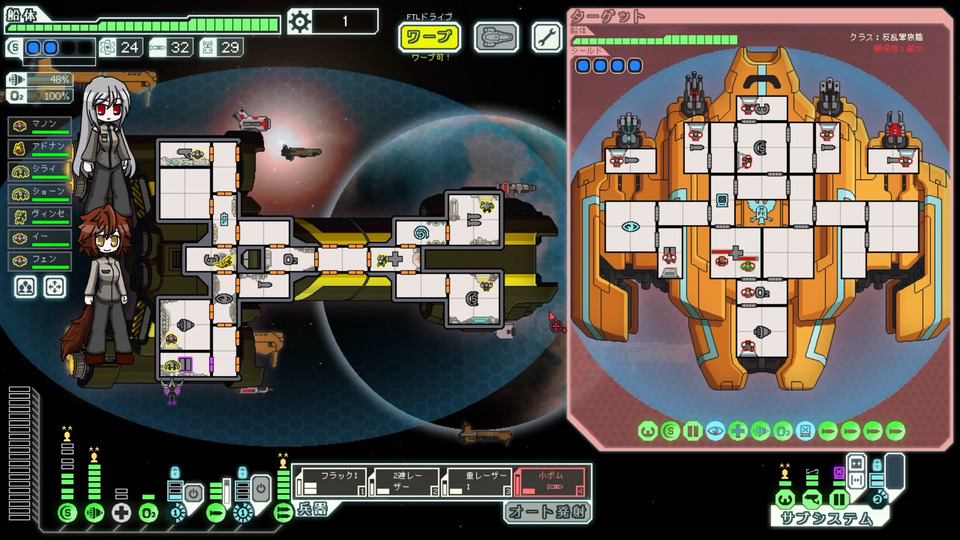
Task: Click the save crew stations button
Action: (25, 288)
